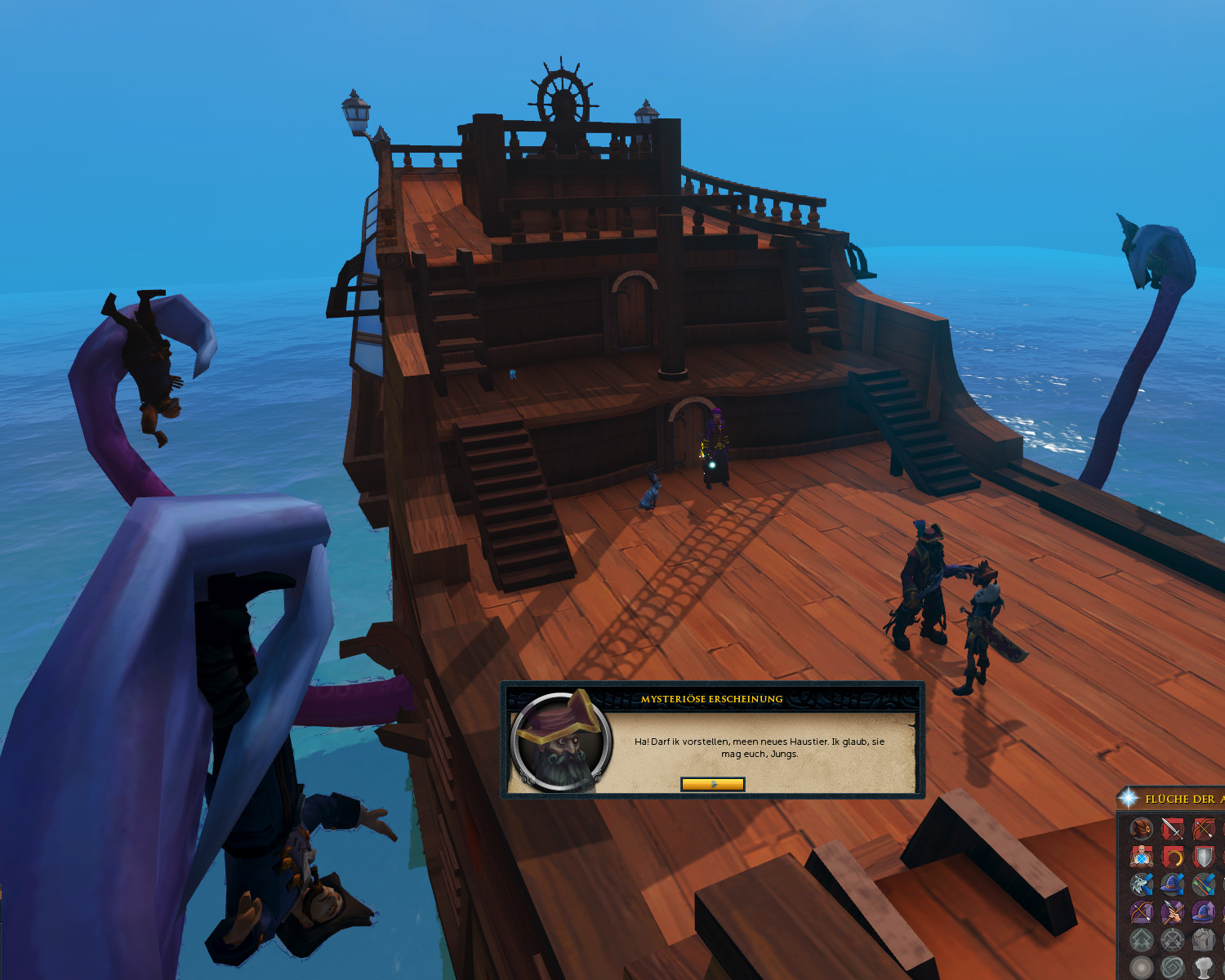
Task: Activate the purple bow and arrow curse
Action: (x=1142, y=912)
